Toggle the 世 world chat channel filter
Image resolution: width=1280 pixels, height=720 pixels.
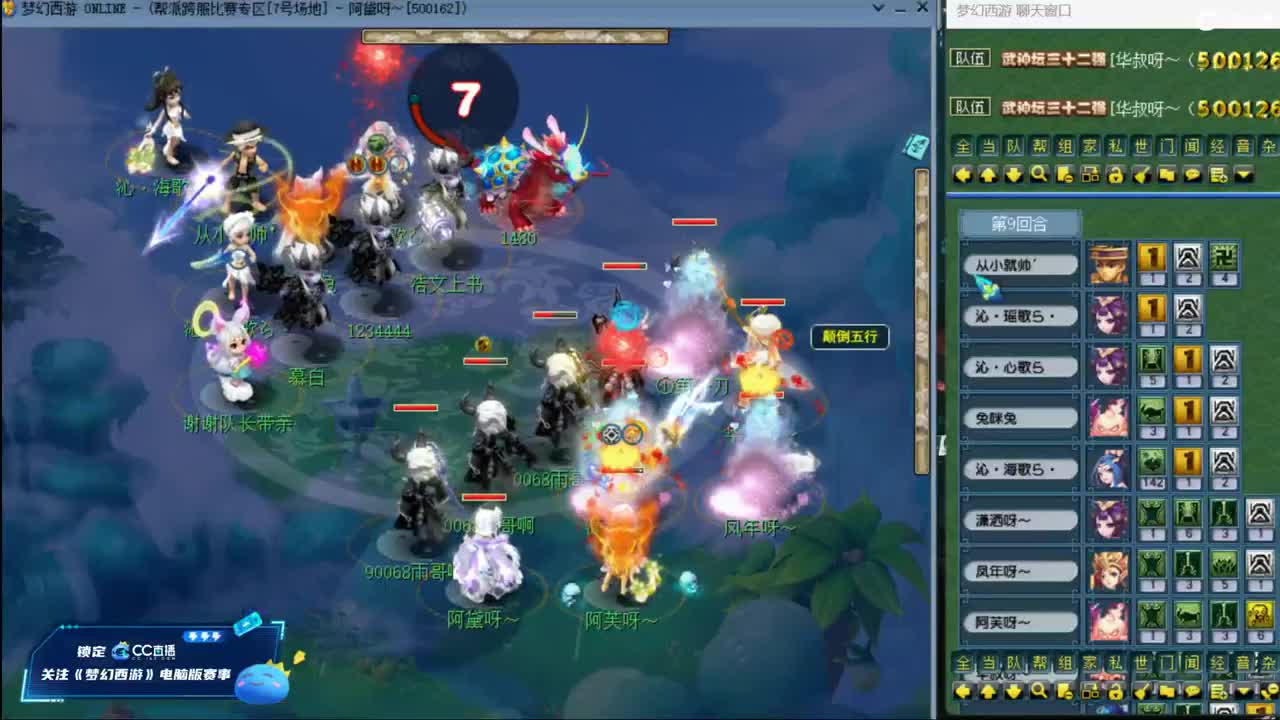pyautogui.click(x=1141, y=147)
